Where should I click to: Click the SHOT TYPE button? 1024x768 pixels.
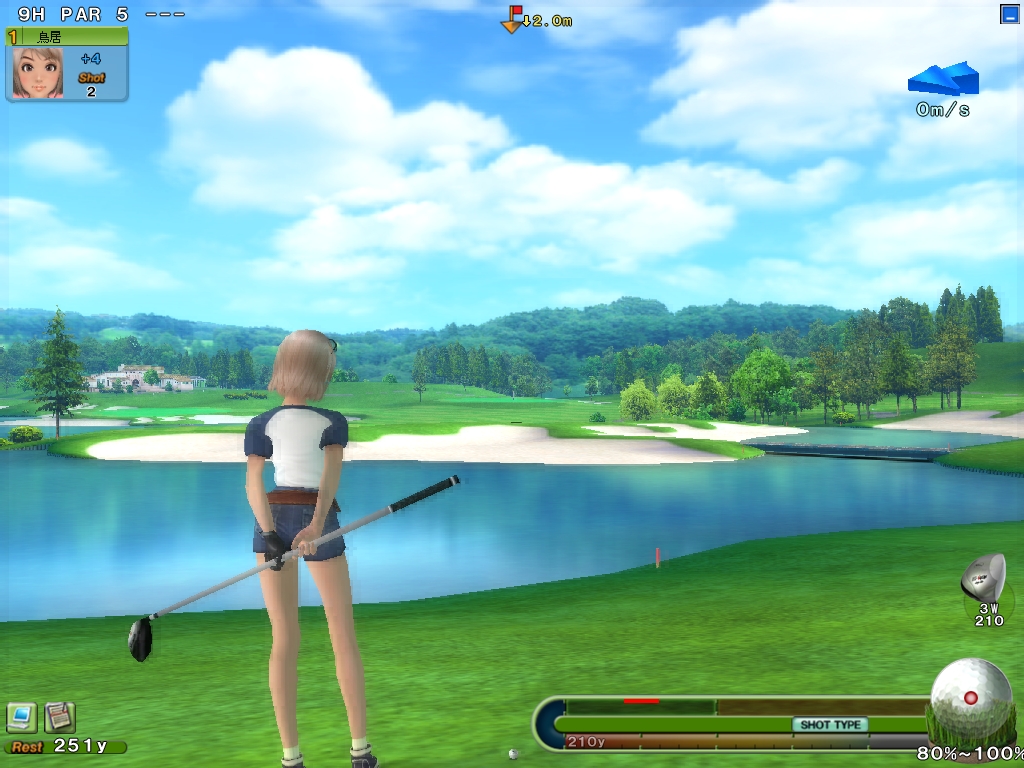830,724
